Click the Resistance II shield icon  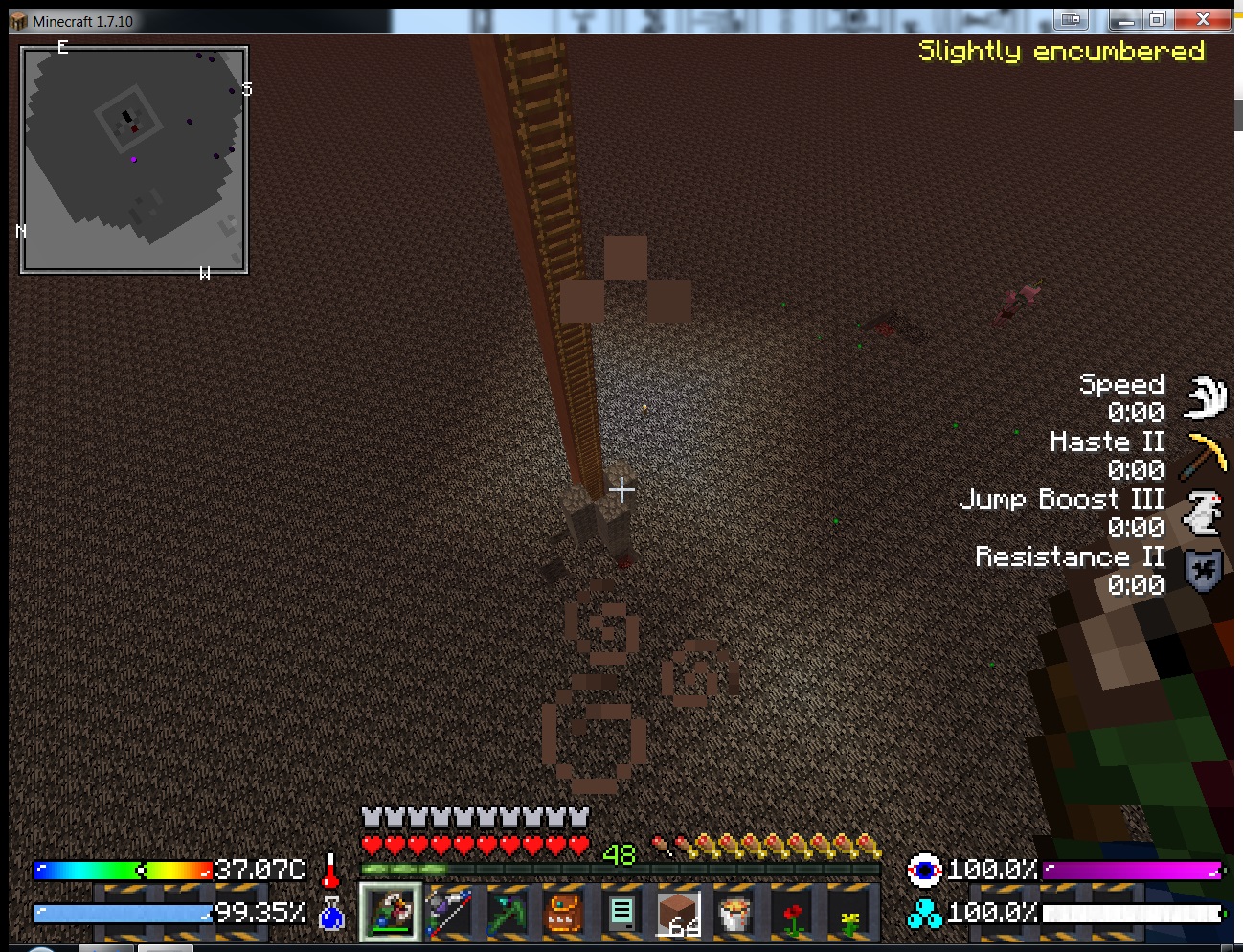coord(1205,570)
